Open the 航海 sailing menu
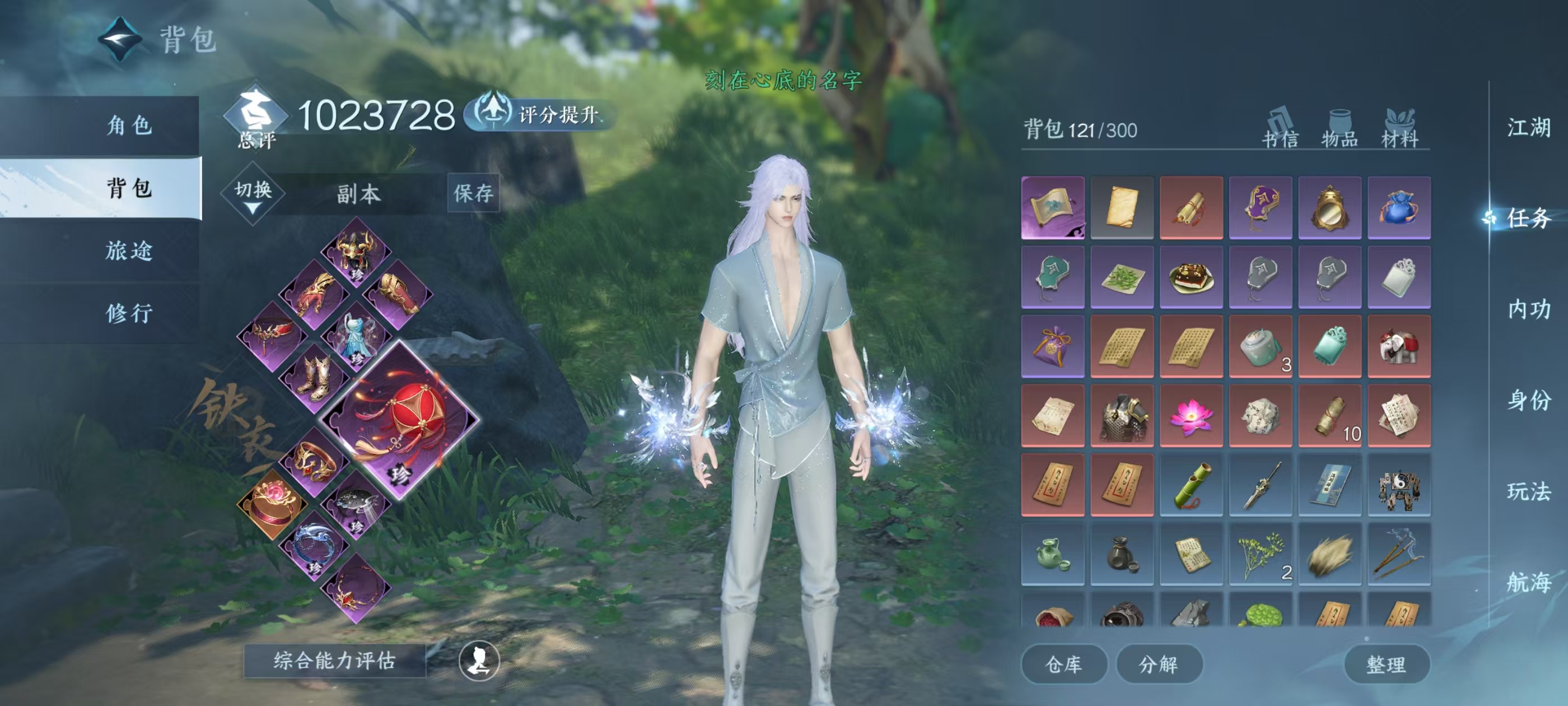The width and height of the screenshot is (1568, 706). tap(1528, 582)
